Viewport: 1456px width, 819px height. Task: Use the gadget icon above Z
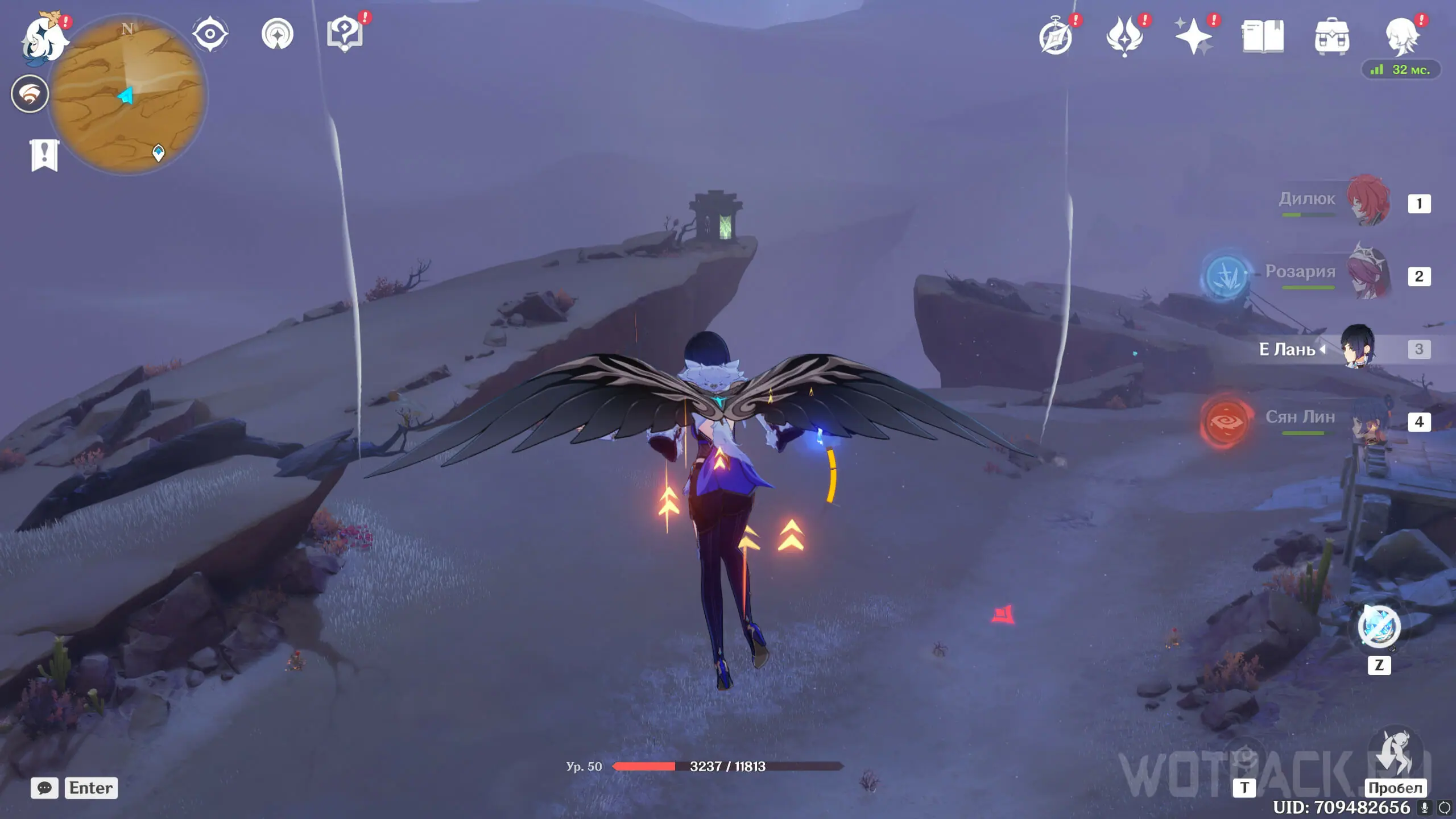click(x=1379, y=626)
